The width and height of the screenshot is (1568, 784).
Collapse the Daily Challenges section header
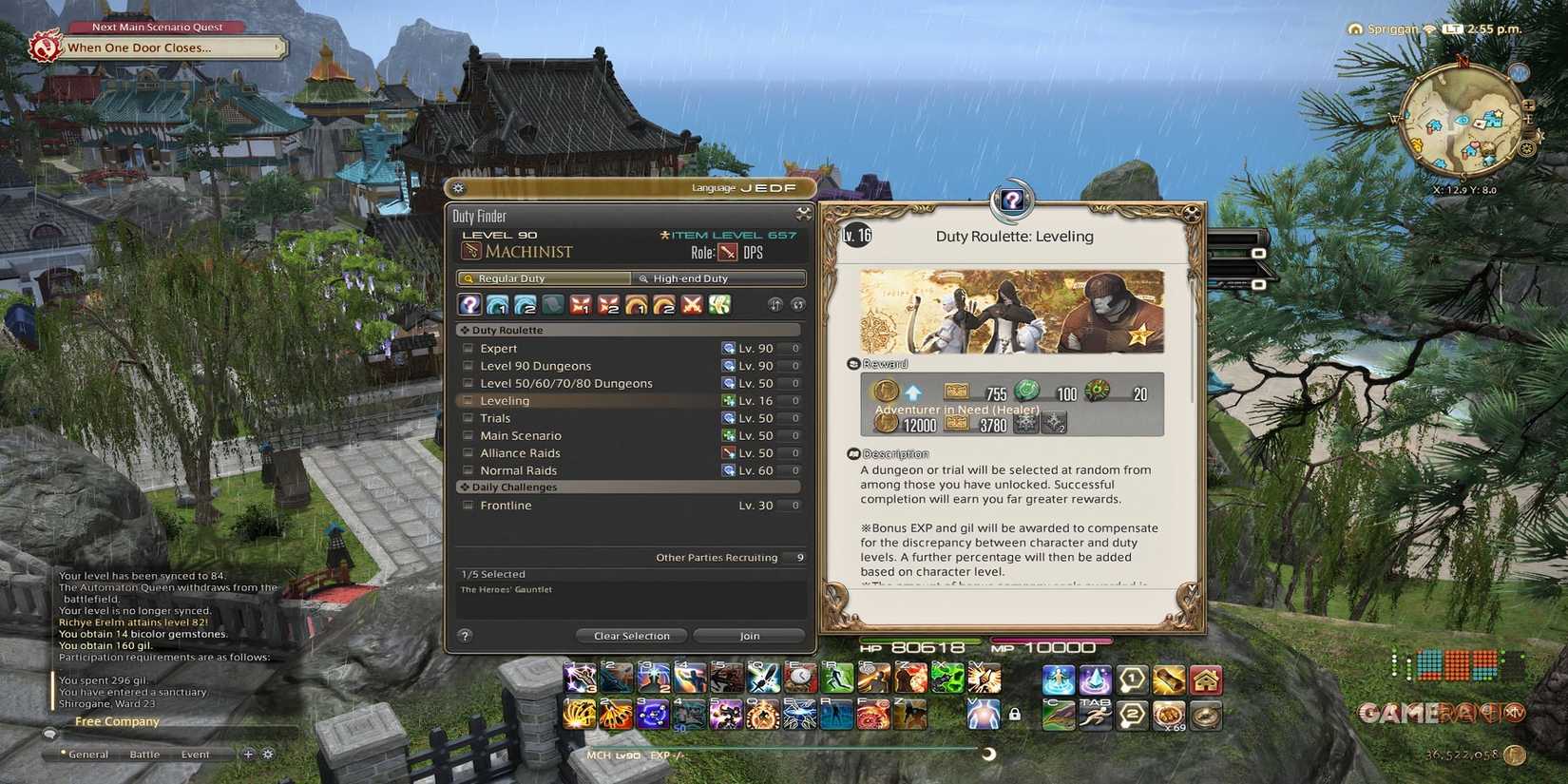click(463, 487)
